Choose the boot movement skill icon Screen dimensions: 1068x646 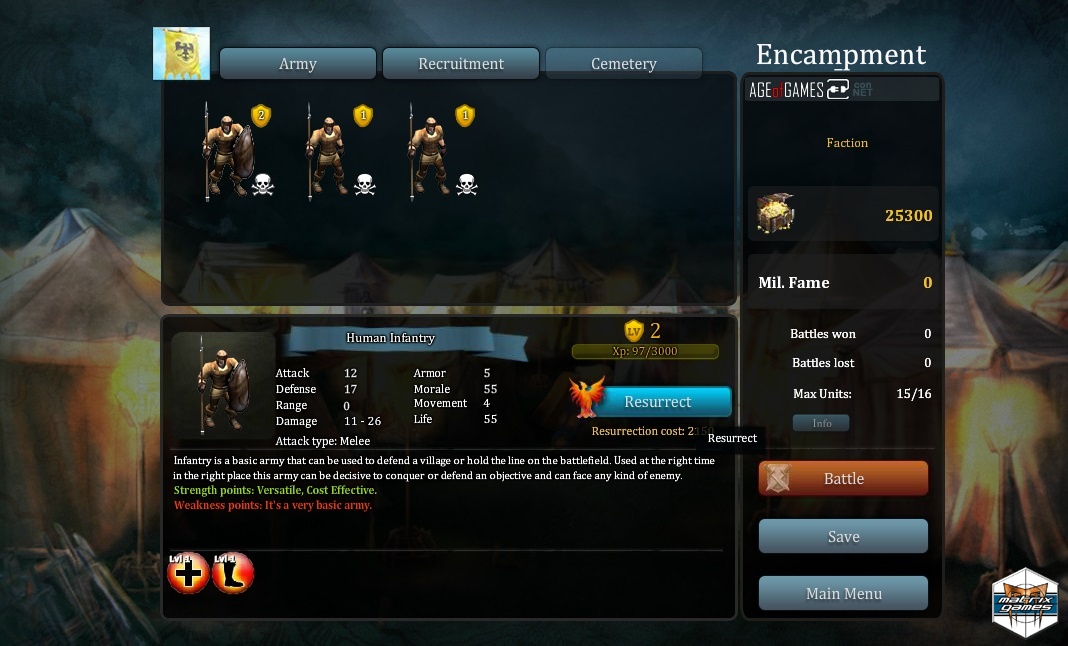tap(233, 574)
